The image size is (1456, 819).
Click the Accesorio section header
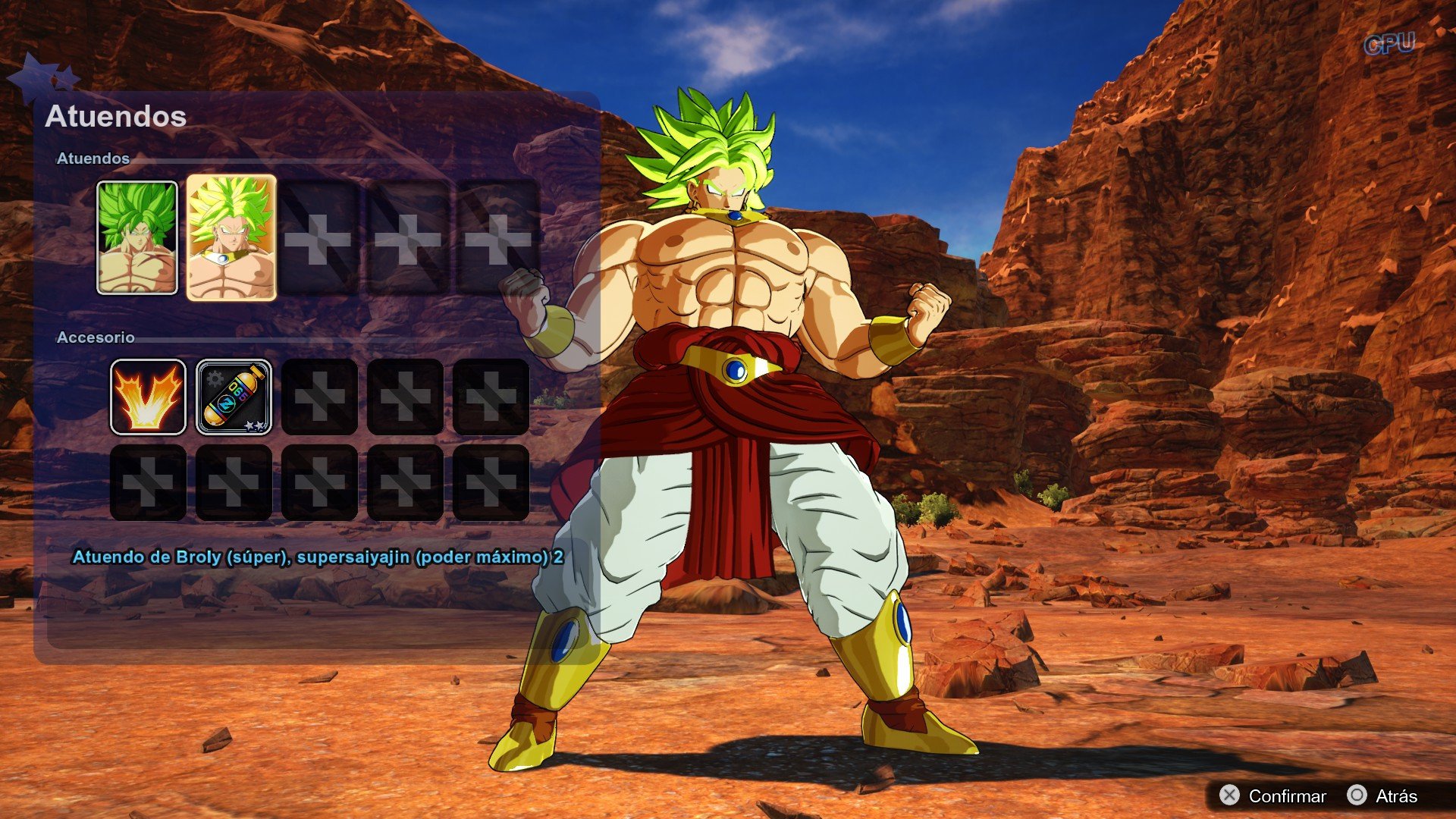coord(94,337)
